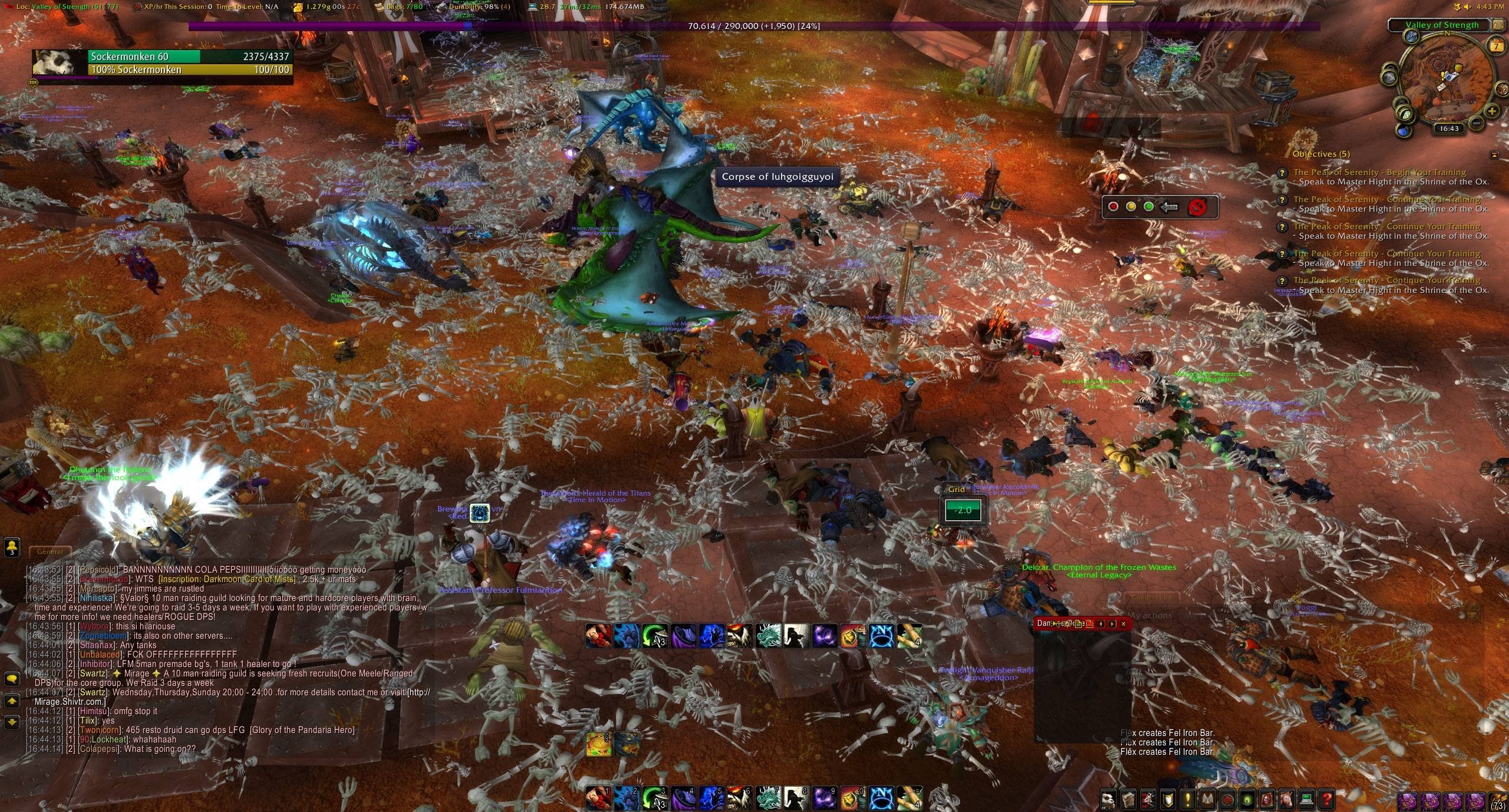Open the green LFG eye icon
Viewport: 1509px width, 812px height.
coord(1248,800)
